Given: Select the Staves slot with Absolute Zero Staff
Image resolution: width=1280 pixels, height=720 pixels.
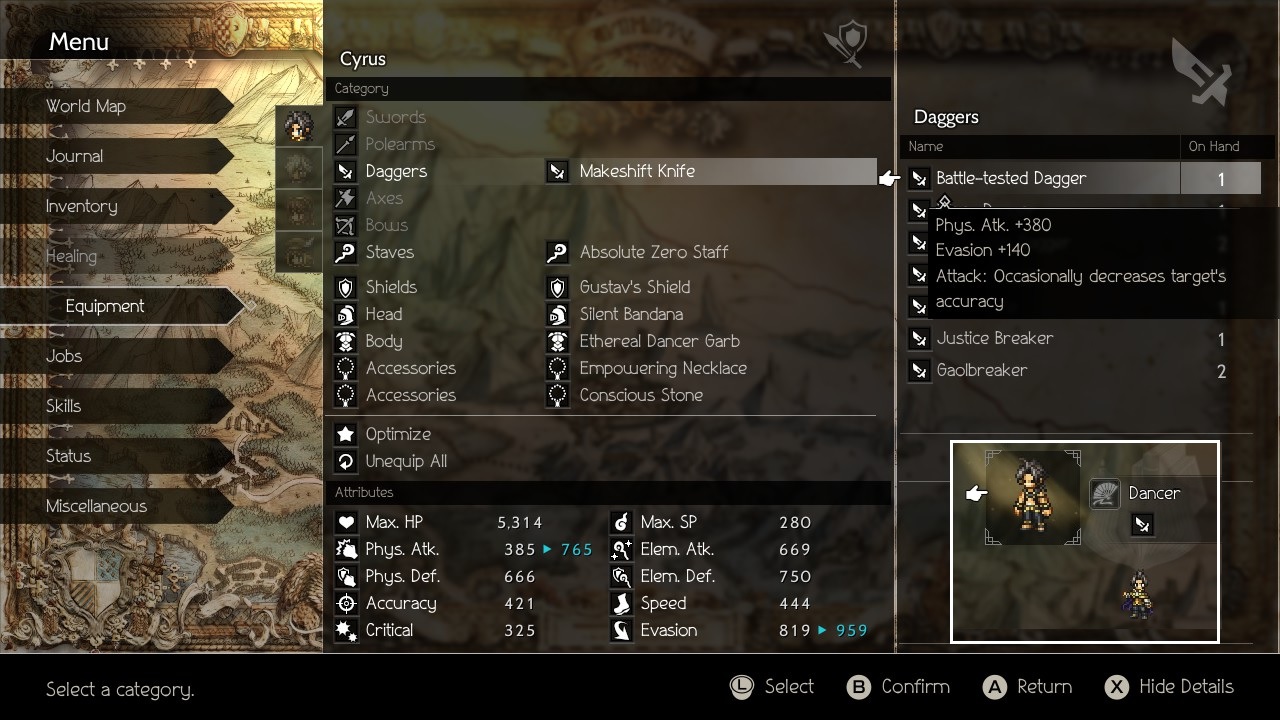Looking at the screenshot, I should click(654, 252).
